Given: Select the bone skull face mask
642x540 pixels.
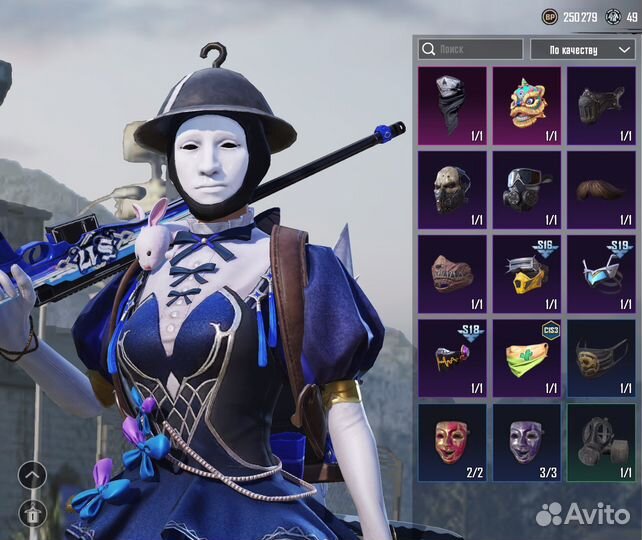Looking at the screenshot, I should (452, 188).
